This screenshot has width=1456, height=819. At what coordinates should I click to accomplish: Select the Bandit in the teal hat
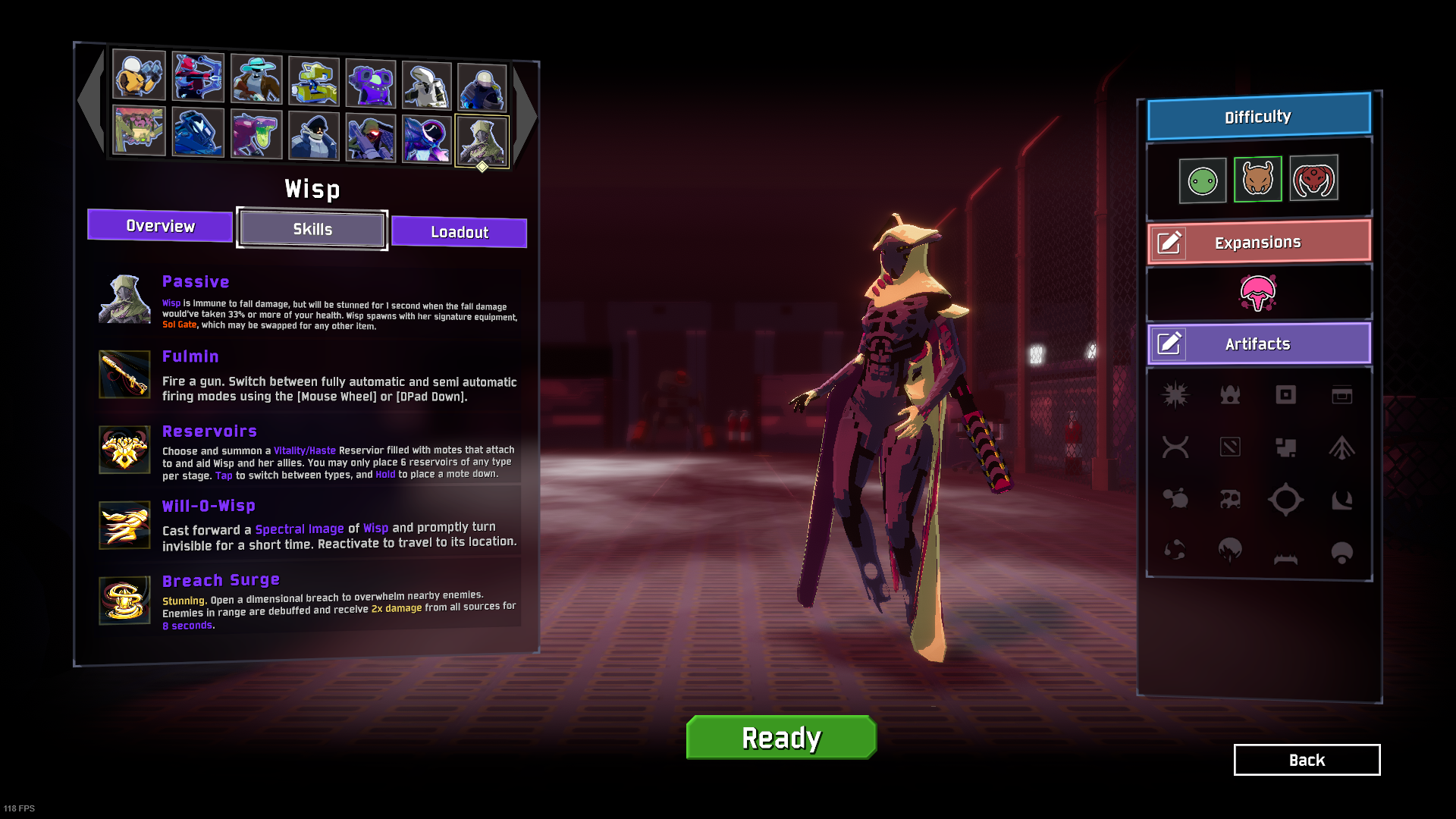coord(256,79)
